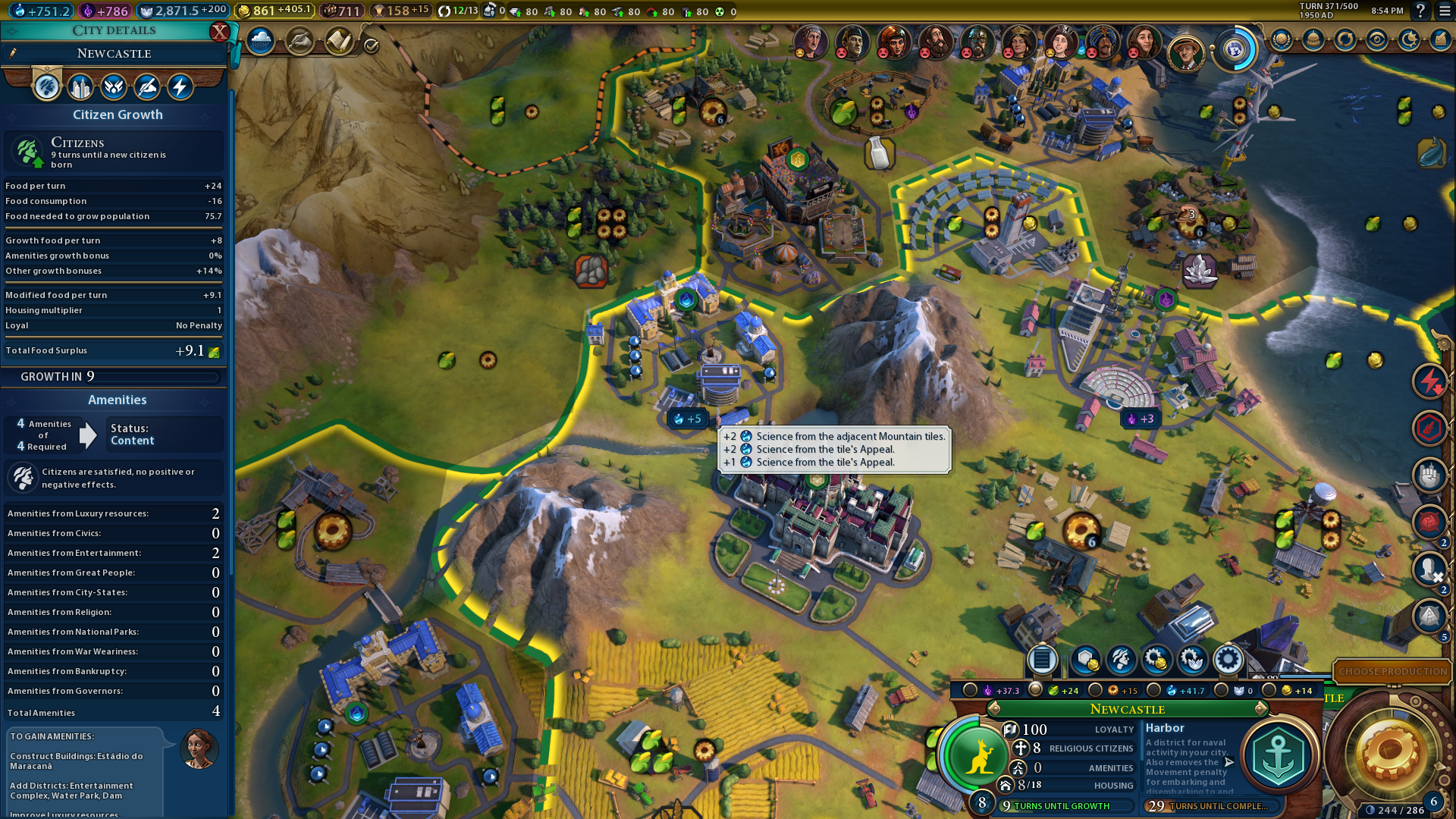Open manage citizens head icon
Image resolution: width=1456 pixels, height=819 pixels.
[1121, 660]
